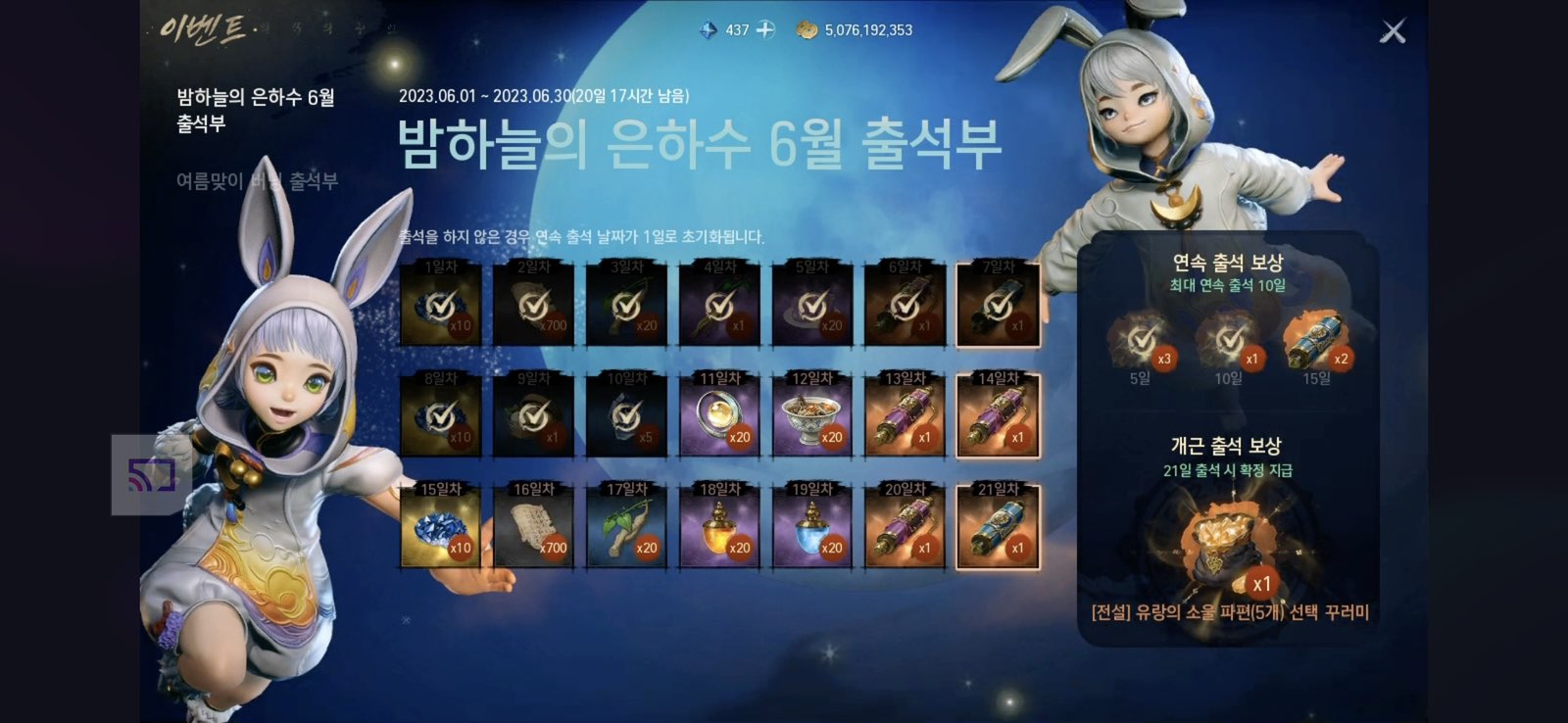Click the gold balance display

click(857, 29)
